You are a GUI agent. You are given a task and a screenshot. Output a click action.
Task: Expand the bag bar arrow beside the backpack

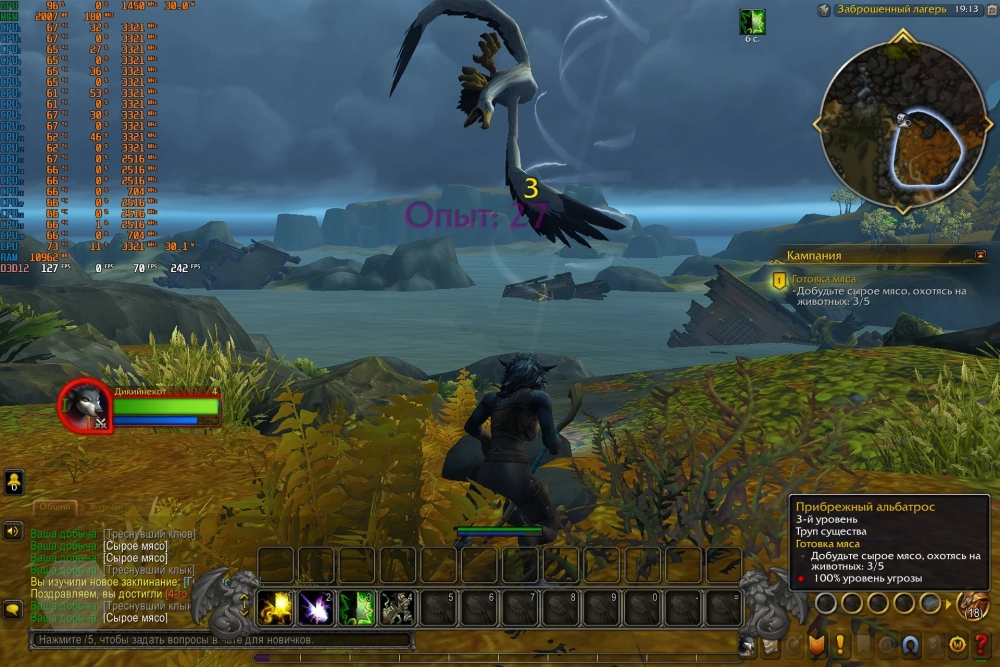(949, 604)
